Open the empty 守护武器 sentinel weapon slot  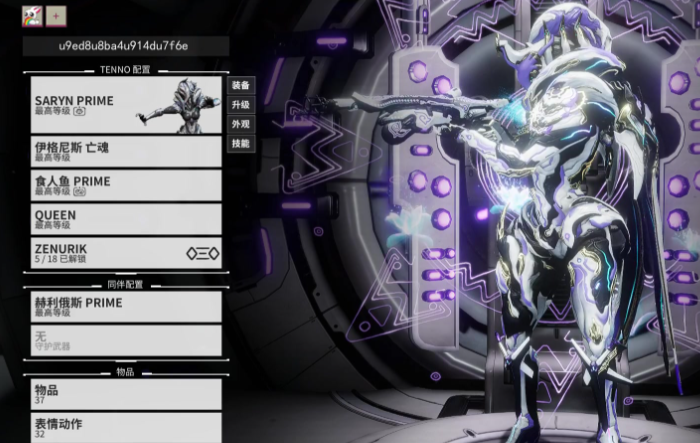126,340
